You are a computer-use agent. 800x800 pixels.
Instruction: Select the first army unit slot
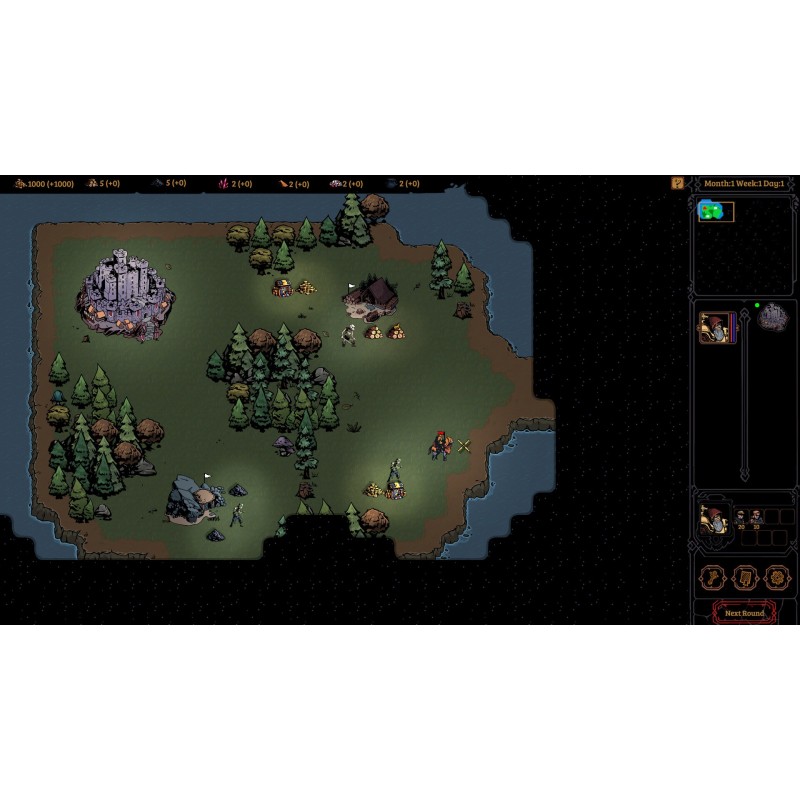[x=741, y=517]
